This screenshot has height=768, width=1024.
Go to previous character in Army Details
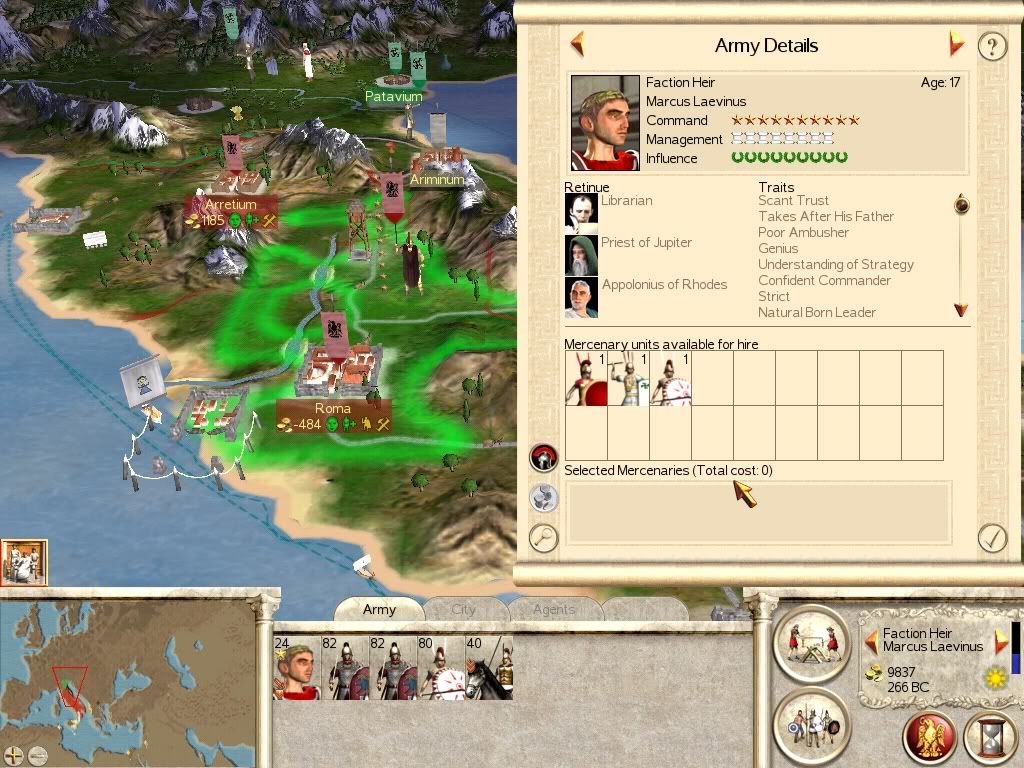(x=577, y=44)
